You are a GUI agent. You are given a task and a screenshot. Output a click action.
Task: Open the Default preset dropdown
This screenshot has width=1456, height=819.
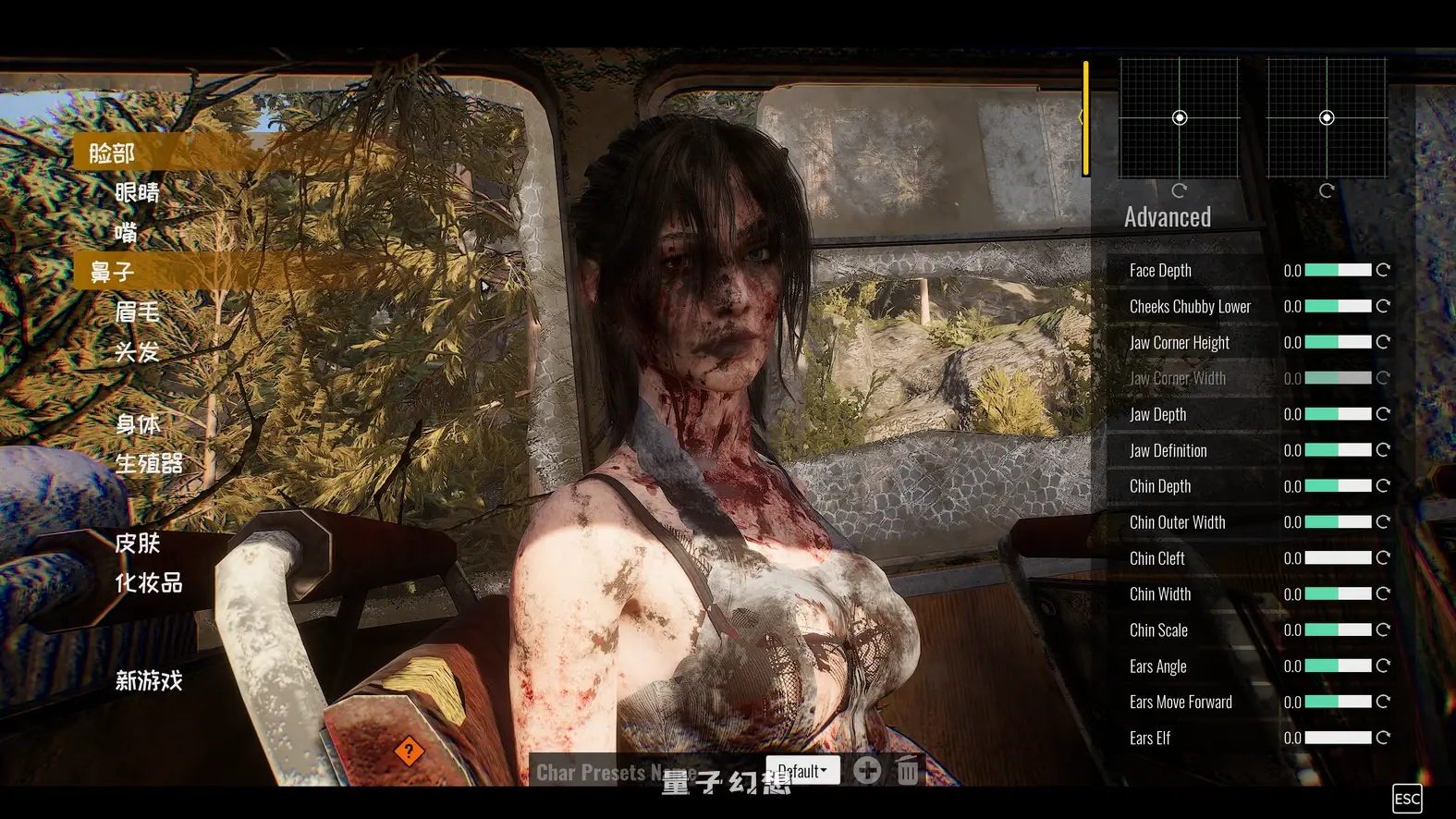pyautogui.click(x=802, y=770)
